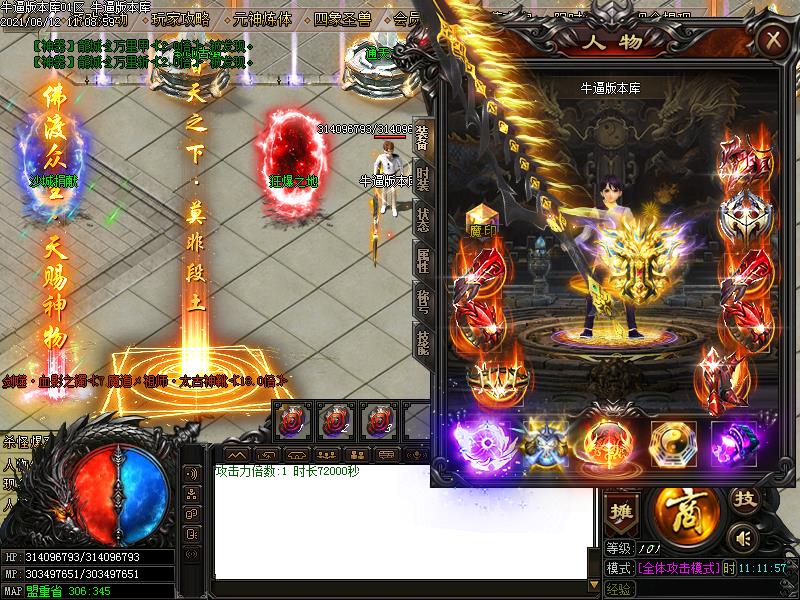The width and height of the screenshot is (800, 600).
Task: Show the 属性 attributes tab
Action: (423, 262)
